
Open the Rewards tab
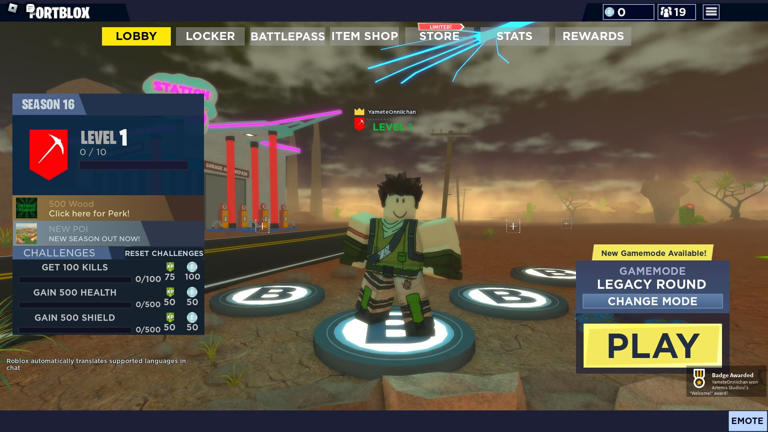tap(593, 36)
